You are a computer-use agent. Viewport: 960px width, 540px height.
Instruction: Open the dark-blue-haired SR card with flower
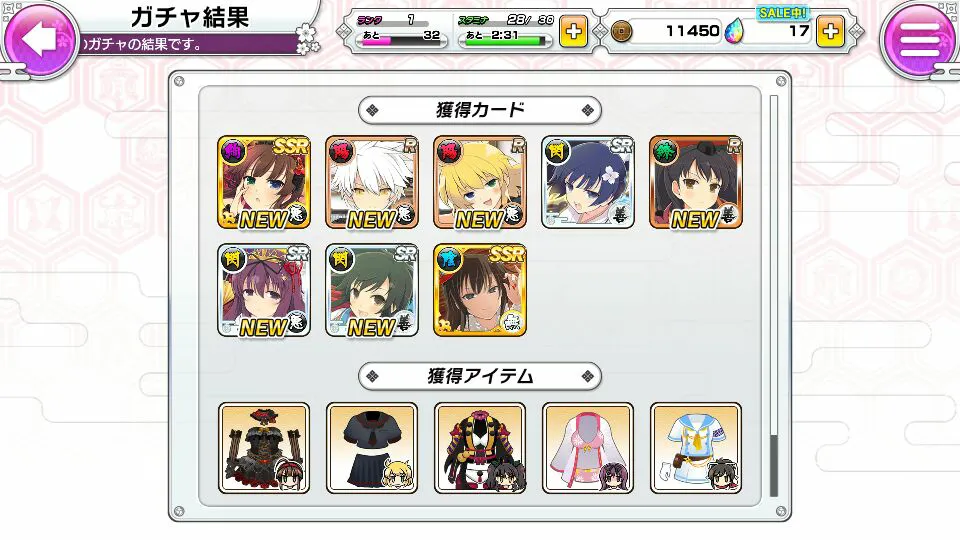[588, 182]
